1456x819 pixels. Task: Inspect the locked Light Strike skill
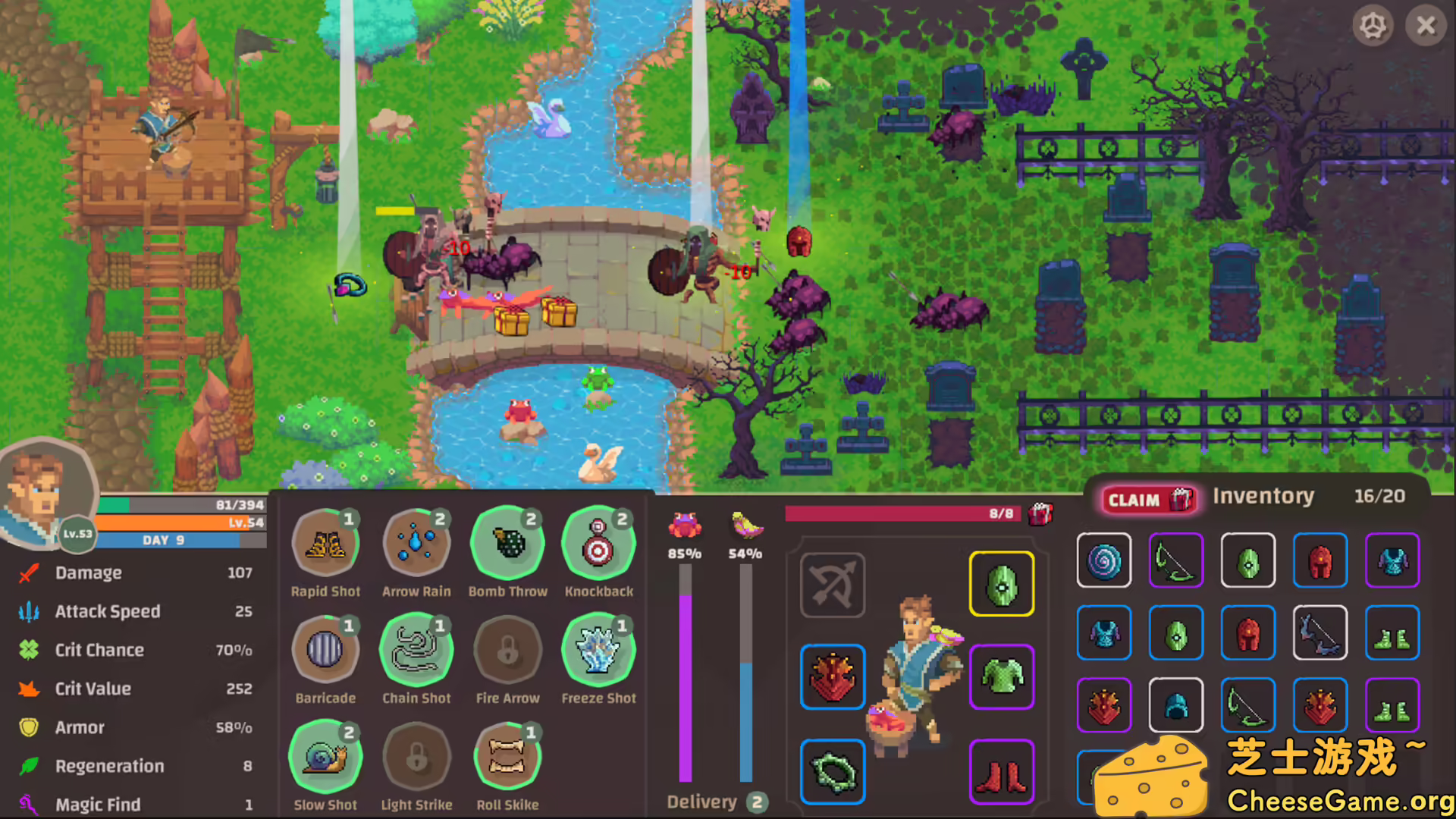point(416,755)
